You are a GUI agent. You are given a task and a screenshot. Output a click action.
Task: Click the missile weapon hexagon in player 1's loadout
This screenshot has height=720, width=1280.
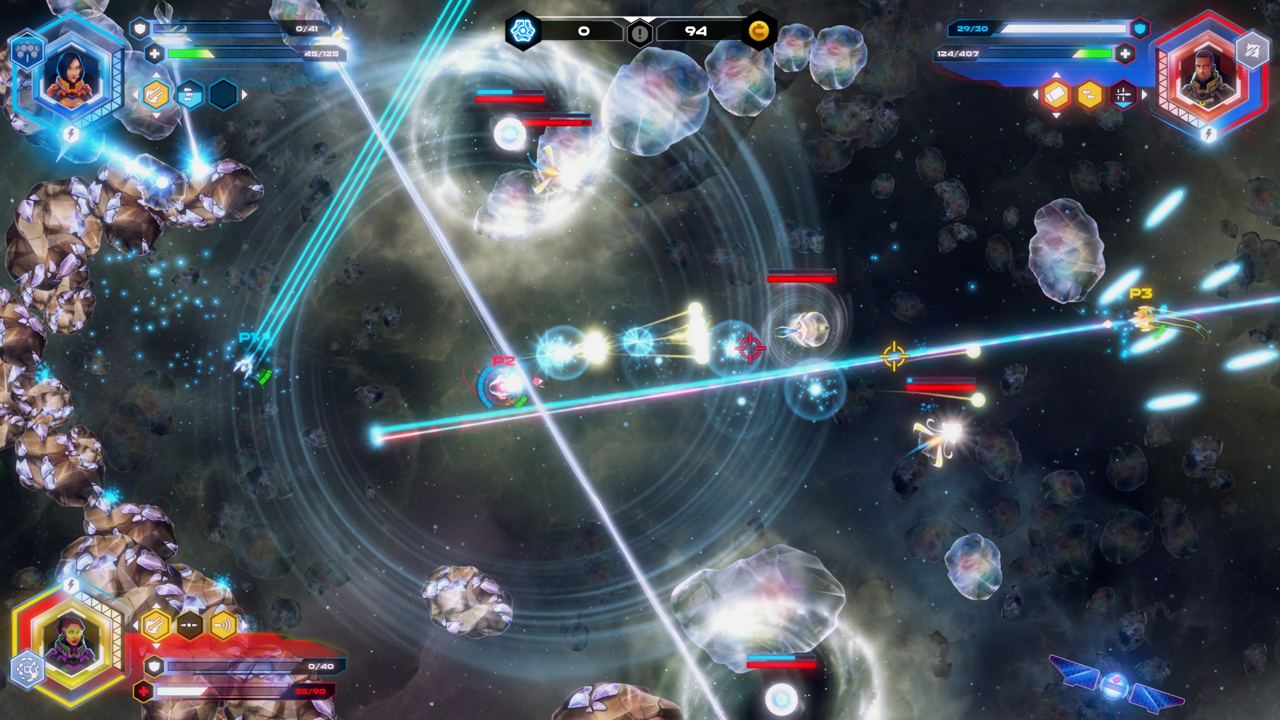click(191, 96)
